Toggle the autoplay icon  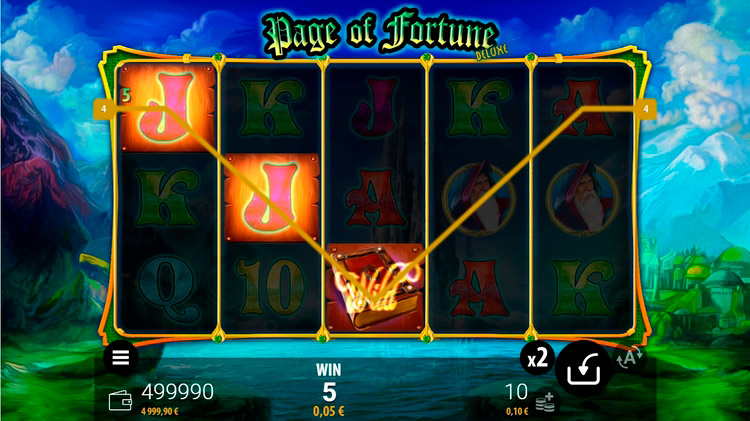[629, 358]
